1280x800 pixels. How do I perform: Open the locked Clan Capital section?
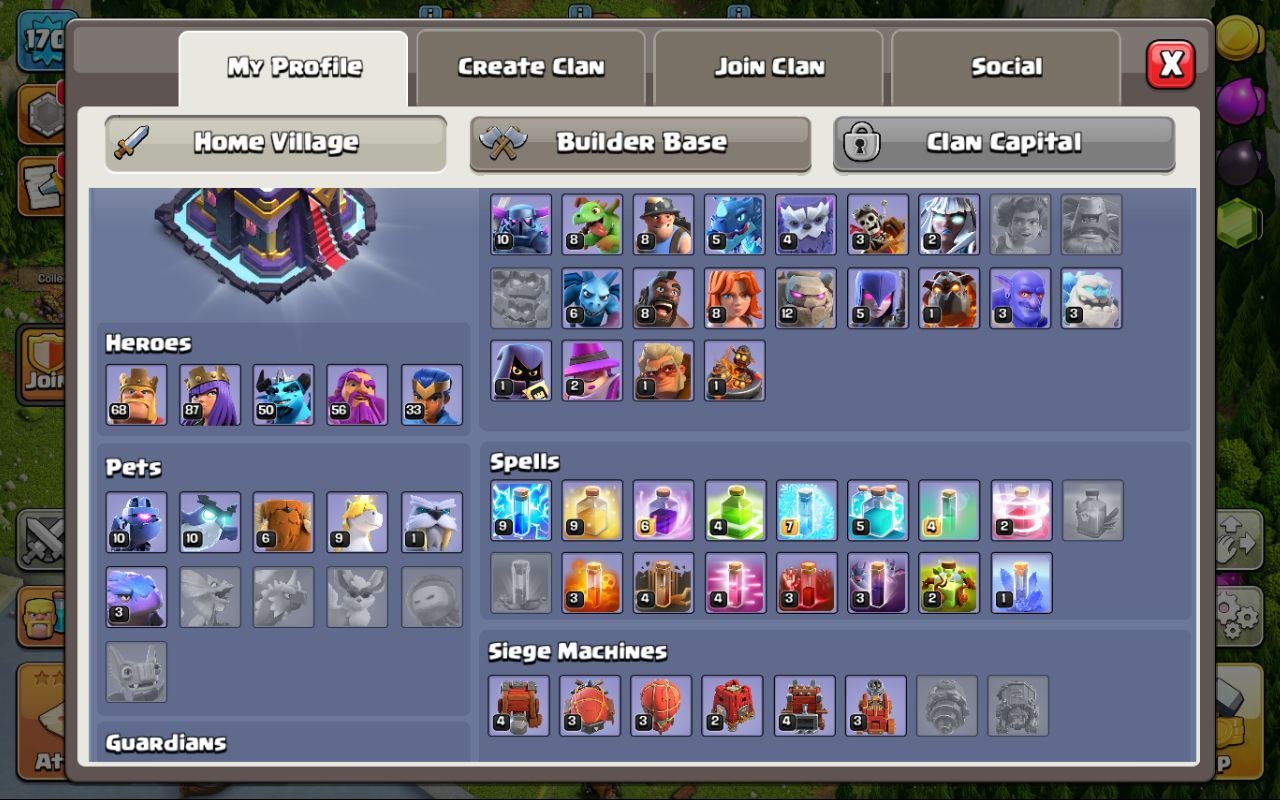[x=1004, y=143]
